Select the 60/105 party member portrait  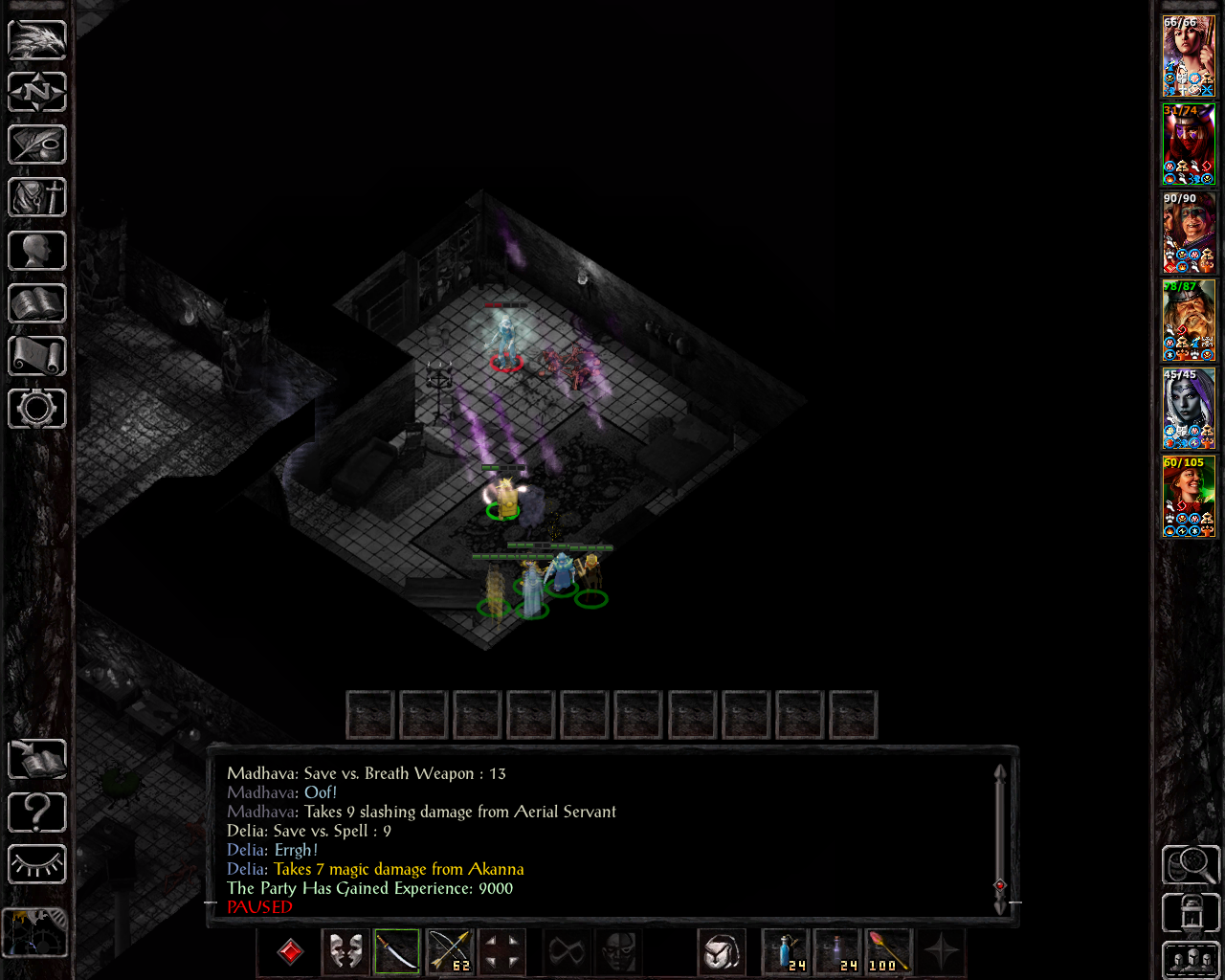tap(1189, 497)
